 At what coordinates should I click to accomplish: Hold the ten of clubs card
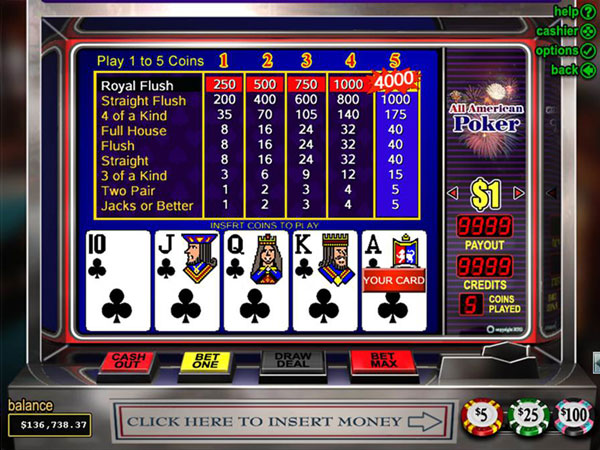coord(113,281)
